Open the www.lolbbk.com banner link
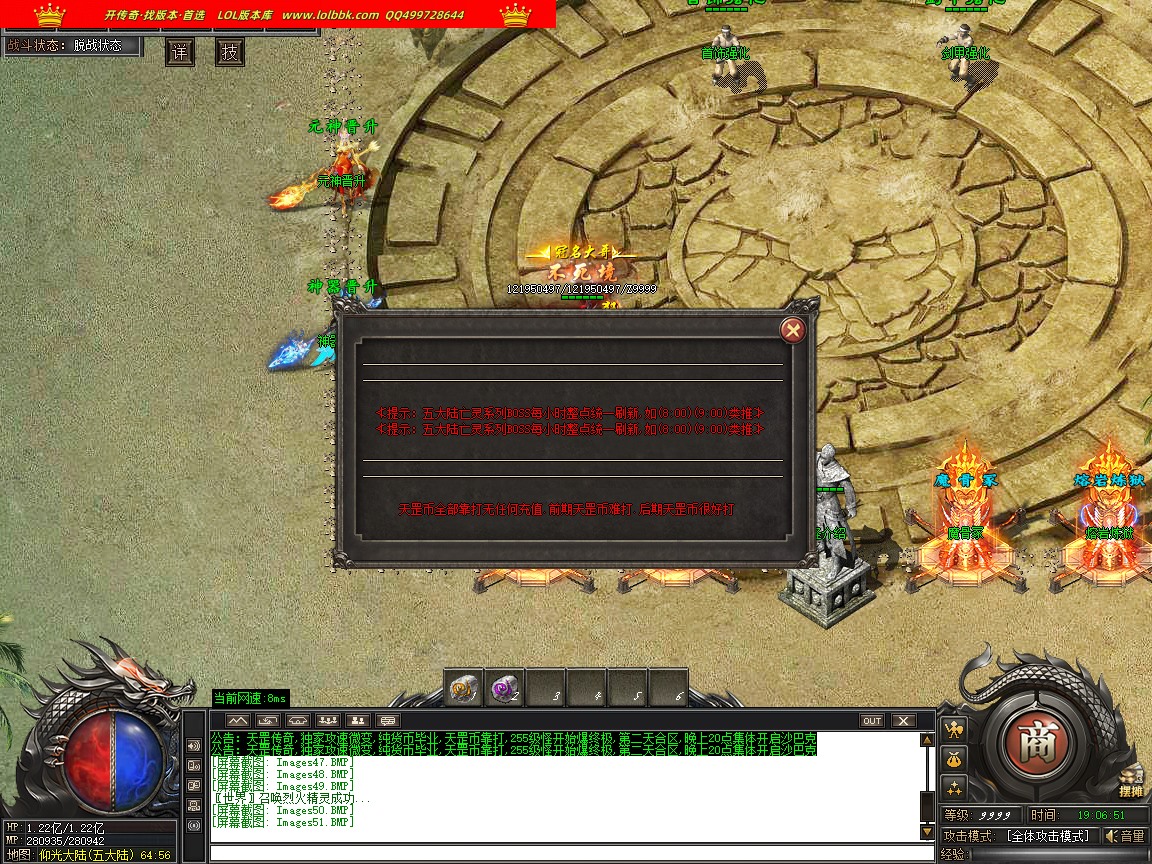The width and height of the screenshot is (1152, 864). click(330, 15)
